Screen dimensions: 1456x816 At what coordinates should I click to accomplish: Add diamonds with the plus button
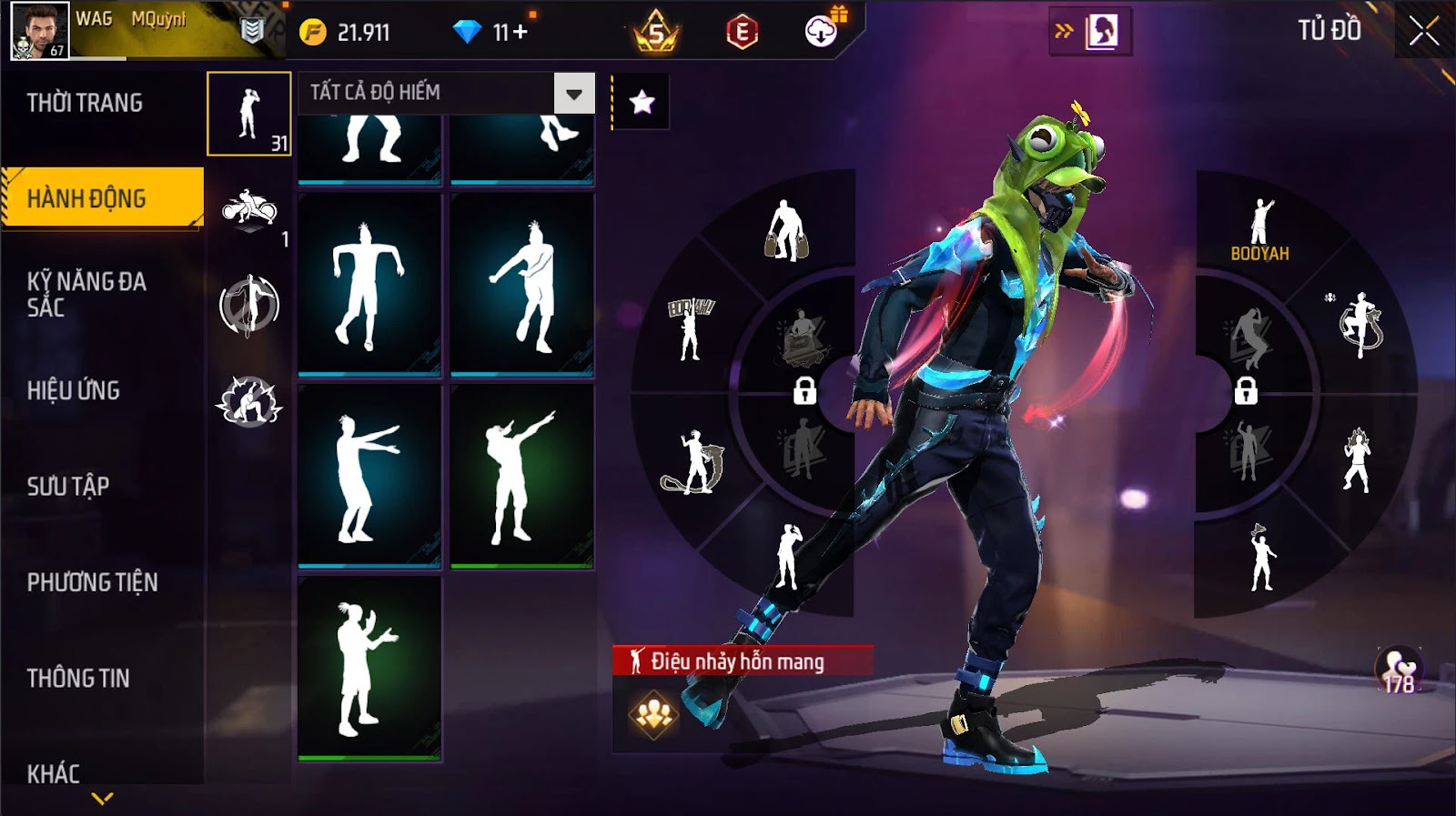point(521,33)
